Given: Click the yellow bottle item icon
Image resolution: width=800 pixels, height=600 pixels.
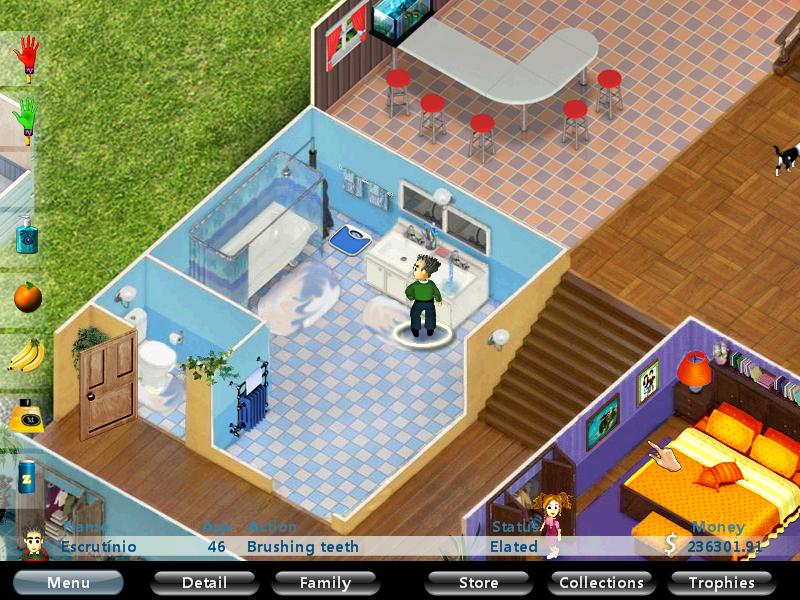Looking at the screenshot, I should pyautogui.click(x=27, y=413).
